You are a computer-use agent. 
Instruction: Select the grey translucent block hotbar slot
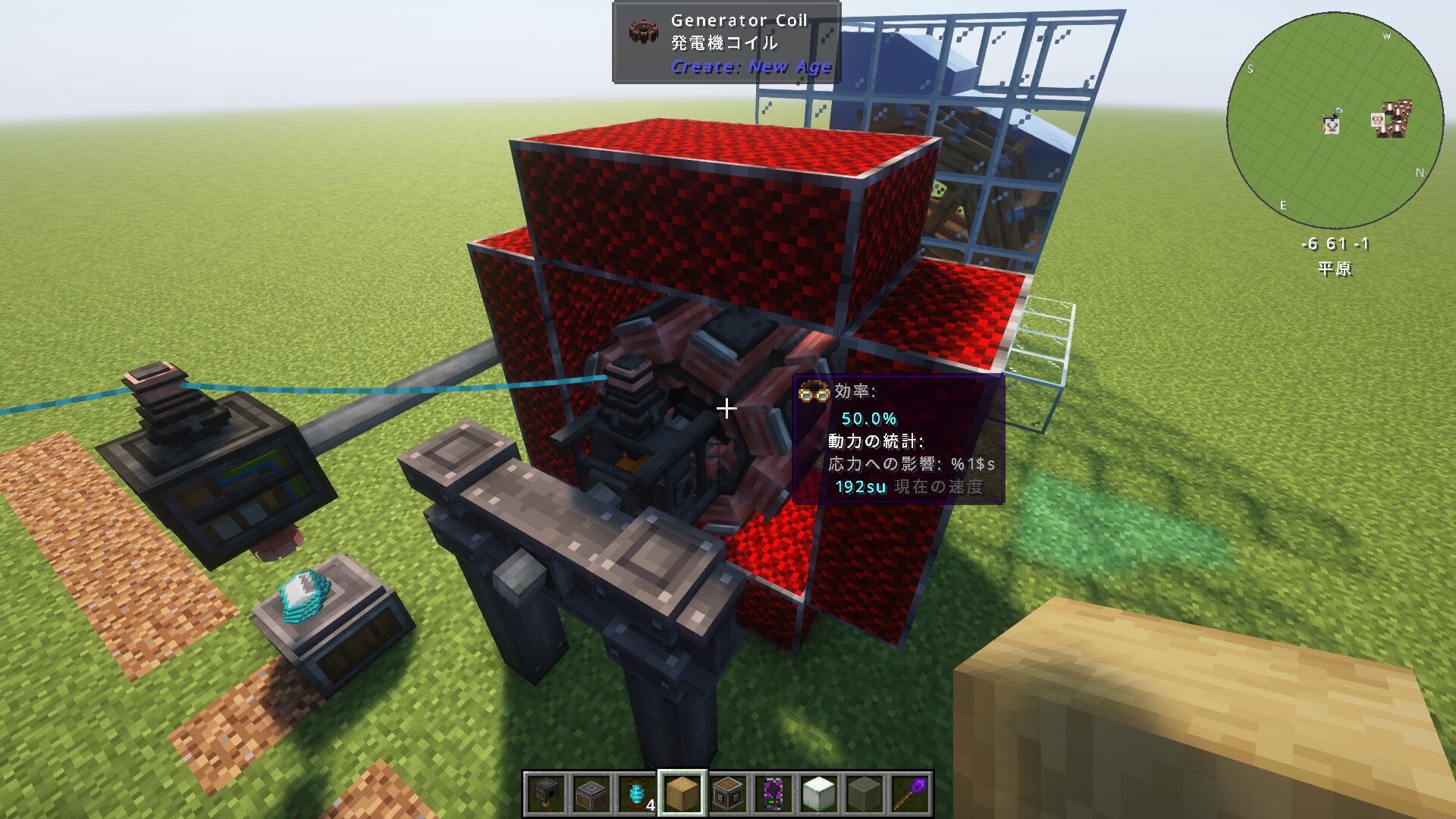864,794
